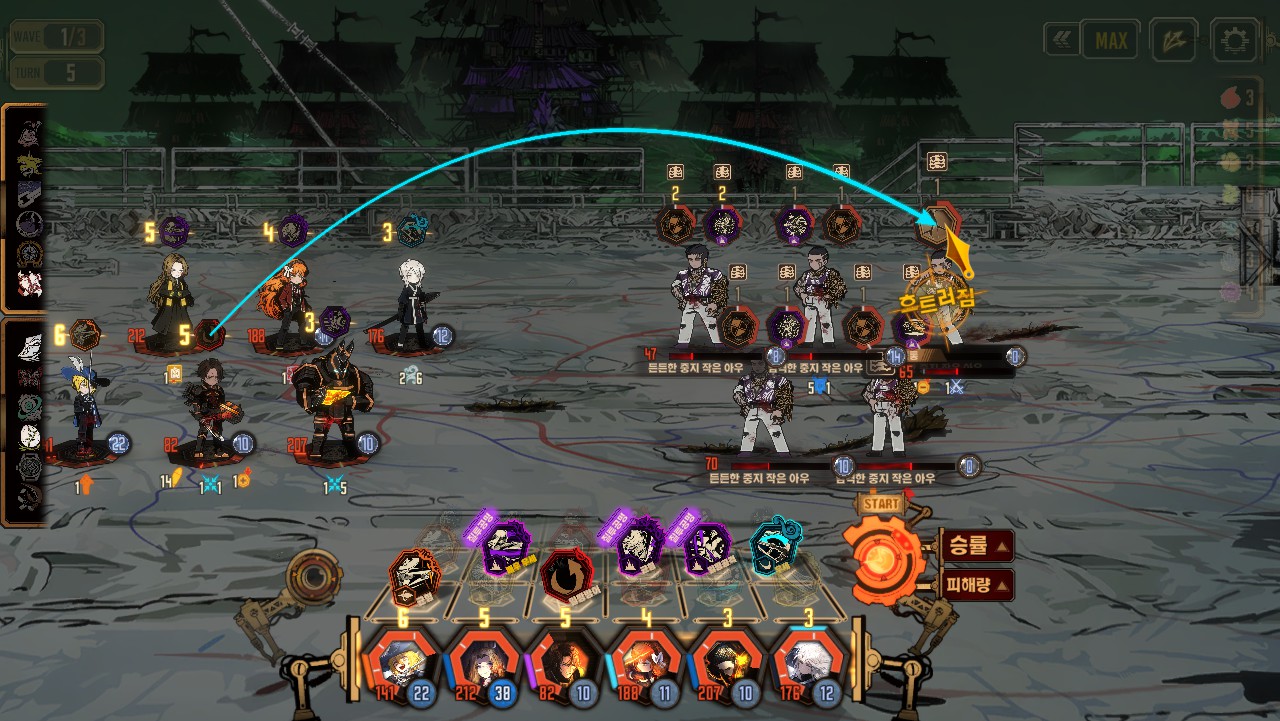Select the masked sinner portrait with 207 HP
1280x721 pixels.
(x=729, y=663)
